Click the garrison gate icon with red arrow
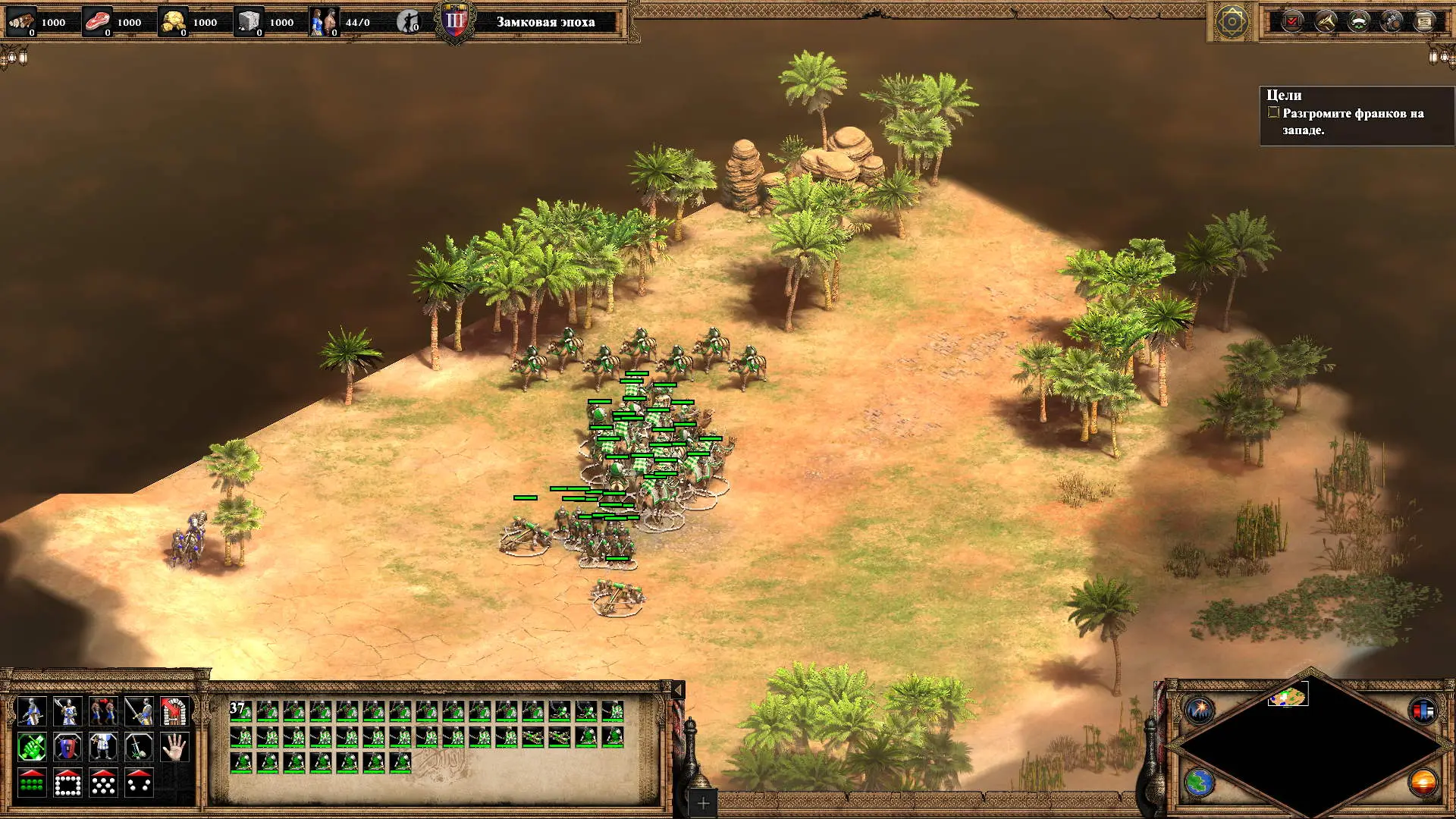 point(174,711)
